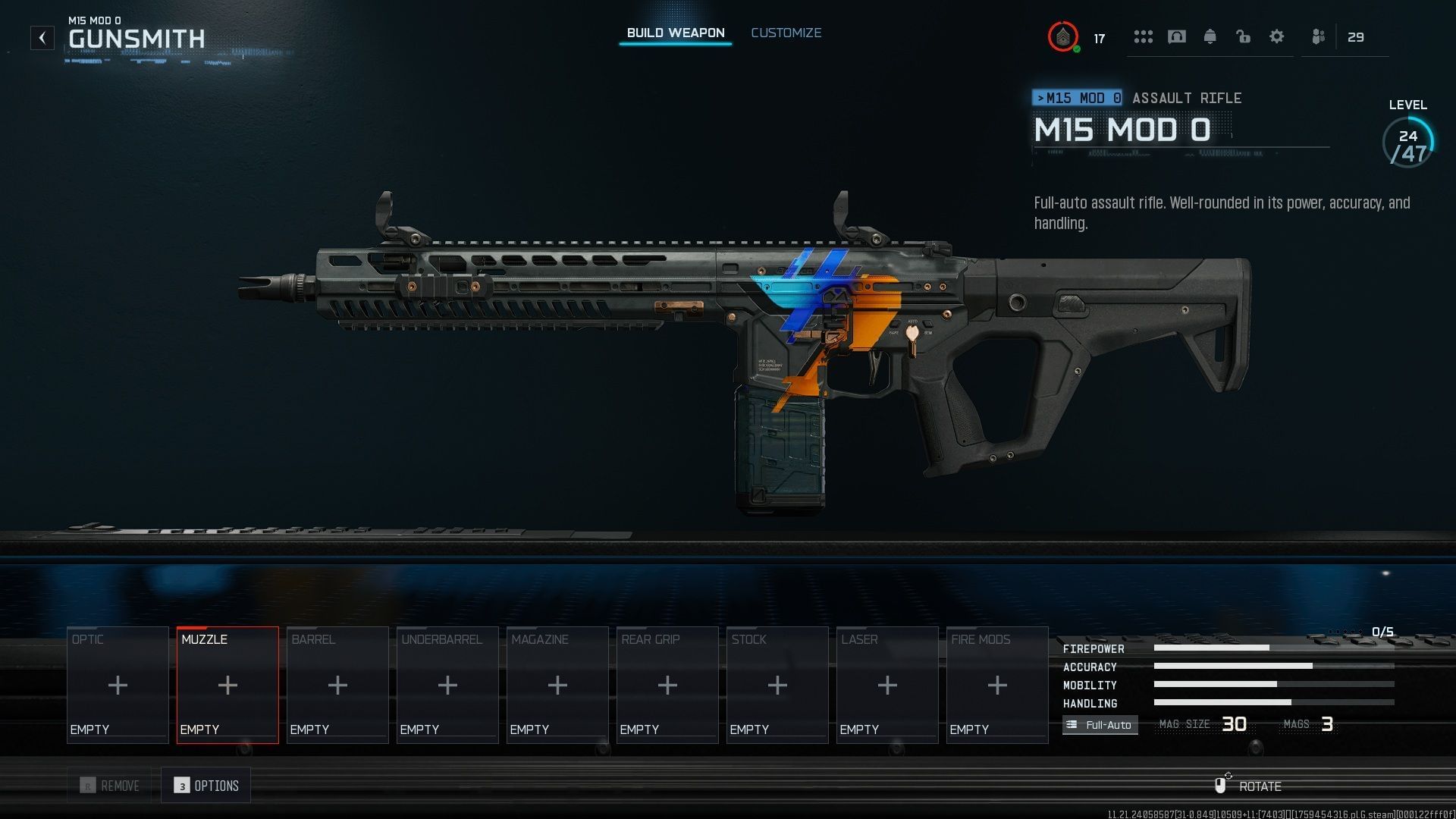Click the player rank emblem

1063,36
